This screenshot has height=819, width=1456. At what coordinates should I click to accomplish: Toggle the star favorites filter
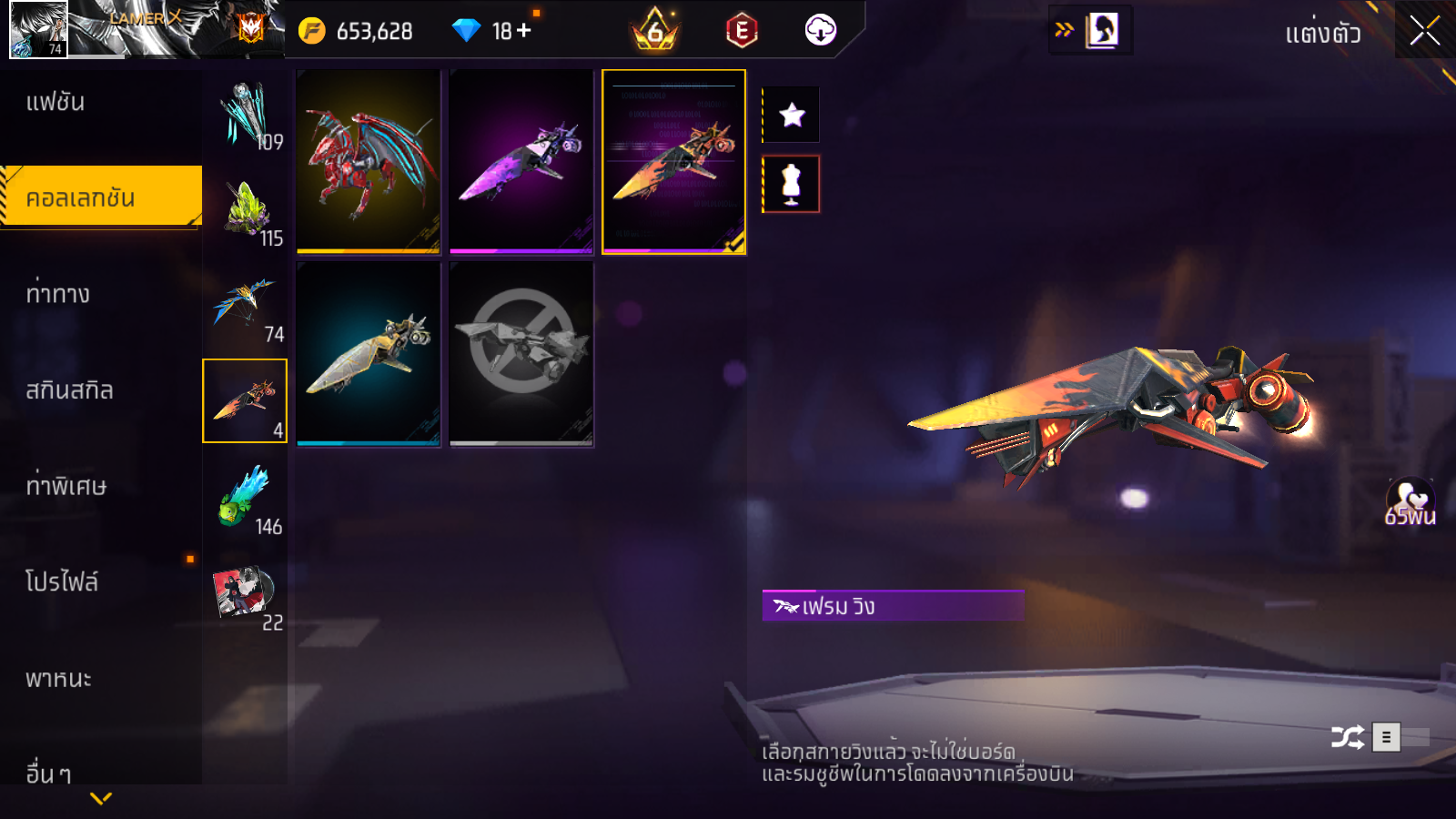coord(792,115)
